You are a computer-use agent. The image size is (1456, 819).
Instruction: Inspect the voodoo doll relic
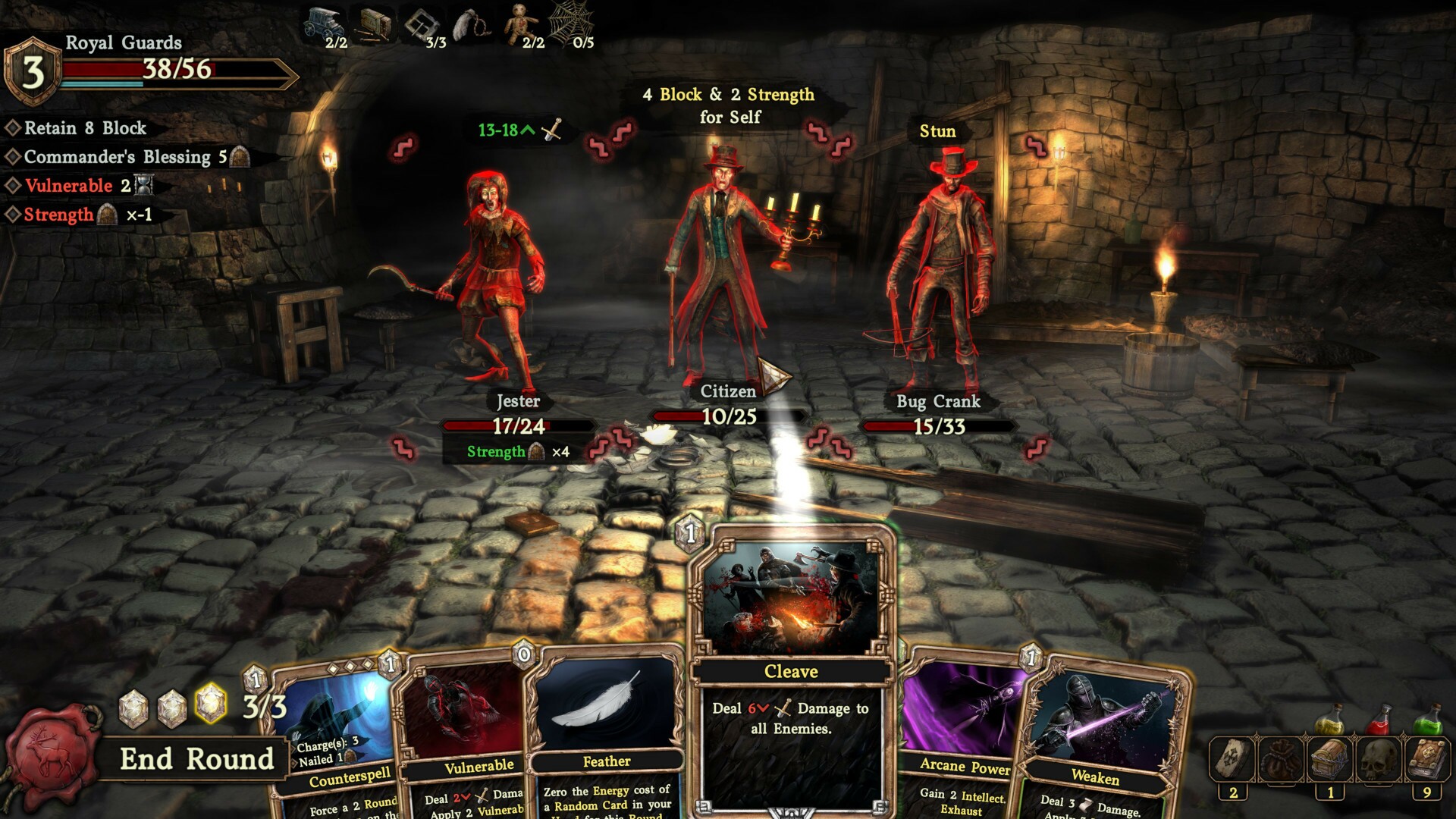click(520, 23)
